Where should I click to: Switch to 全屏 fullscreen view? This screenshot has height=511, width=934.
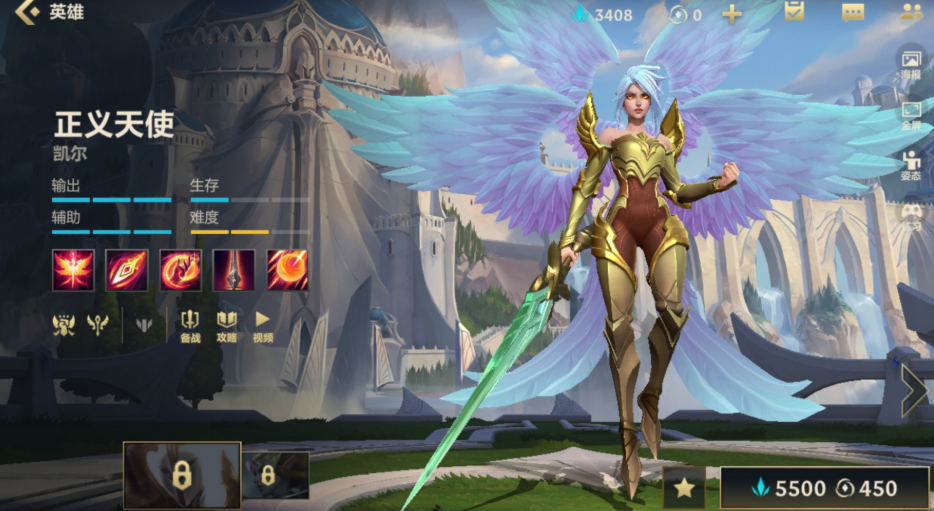pyautogui.click(x=911, y=115)
